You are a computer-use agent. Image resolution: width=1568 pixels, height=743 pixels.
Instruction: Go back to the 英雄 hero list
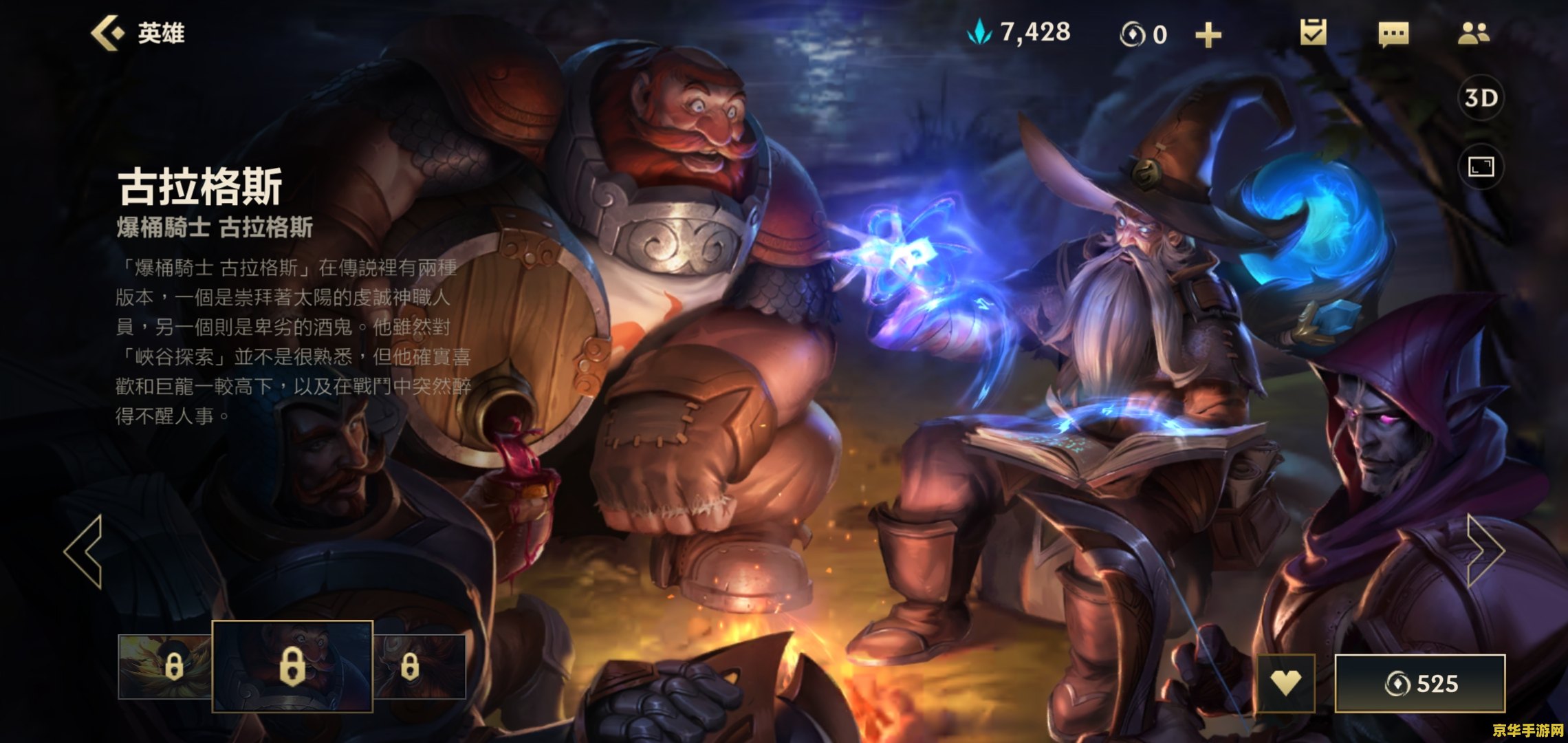pos(138,33)
